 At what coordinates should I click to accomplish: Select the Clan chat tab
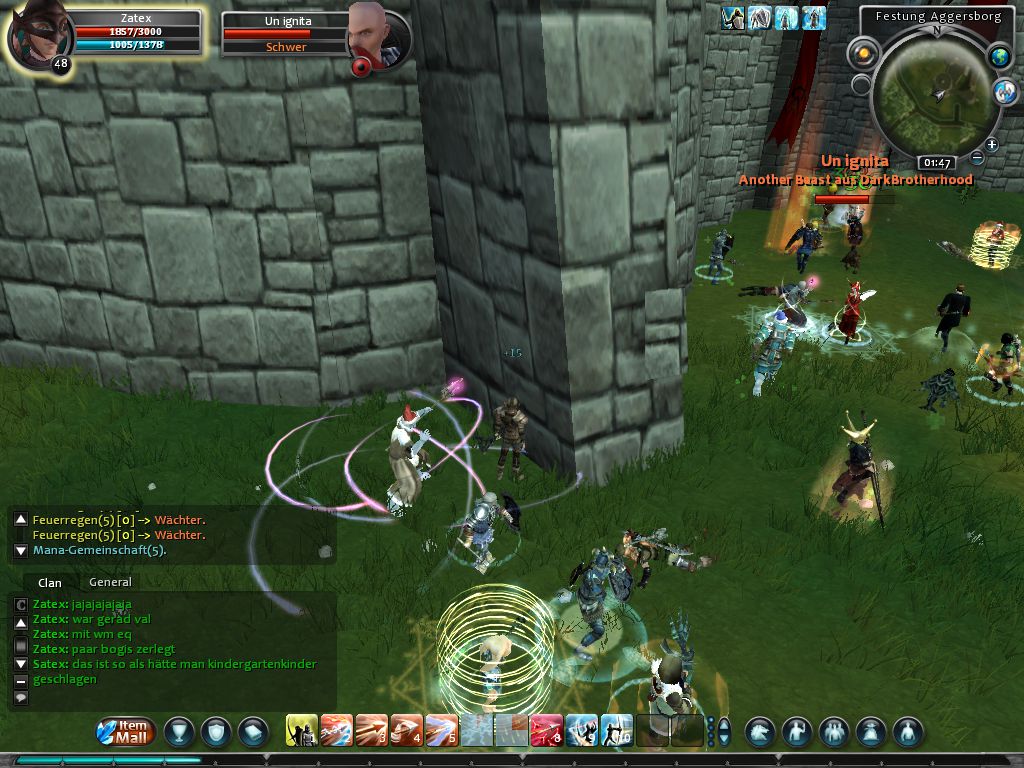49,582
